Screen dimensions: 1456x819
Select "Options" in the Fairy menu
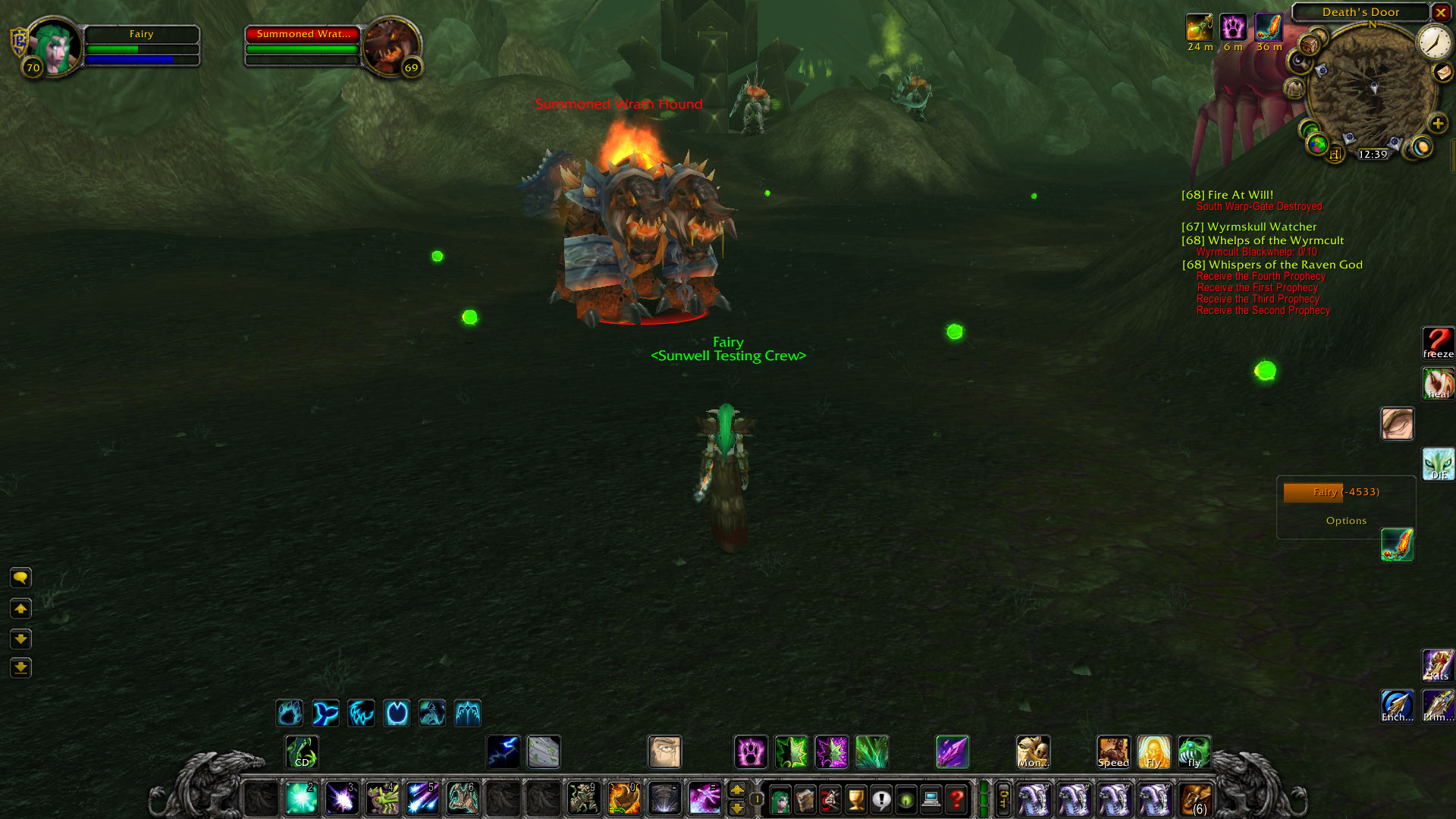point(1347,520)
